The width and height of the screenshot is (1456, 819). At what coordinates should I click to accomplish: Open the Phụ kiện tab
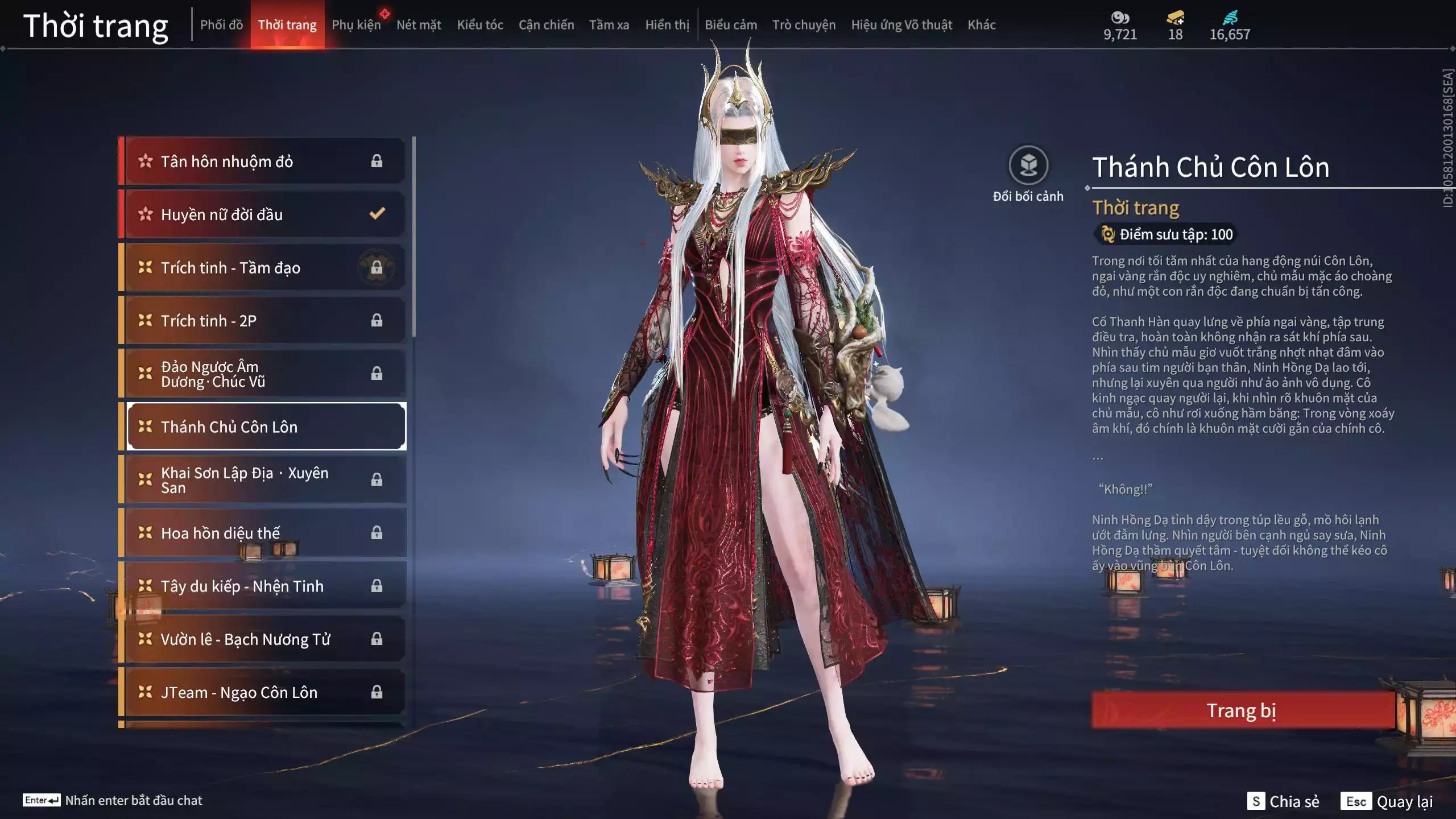click(x=357, y=25)
